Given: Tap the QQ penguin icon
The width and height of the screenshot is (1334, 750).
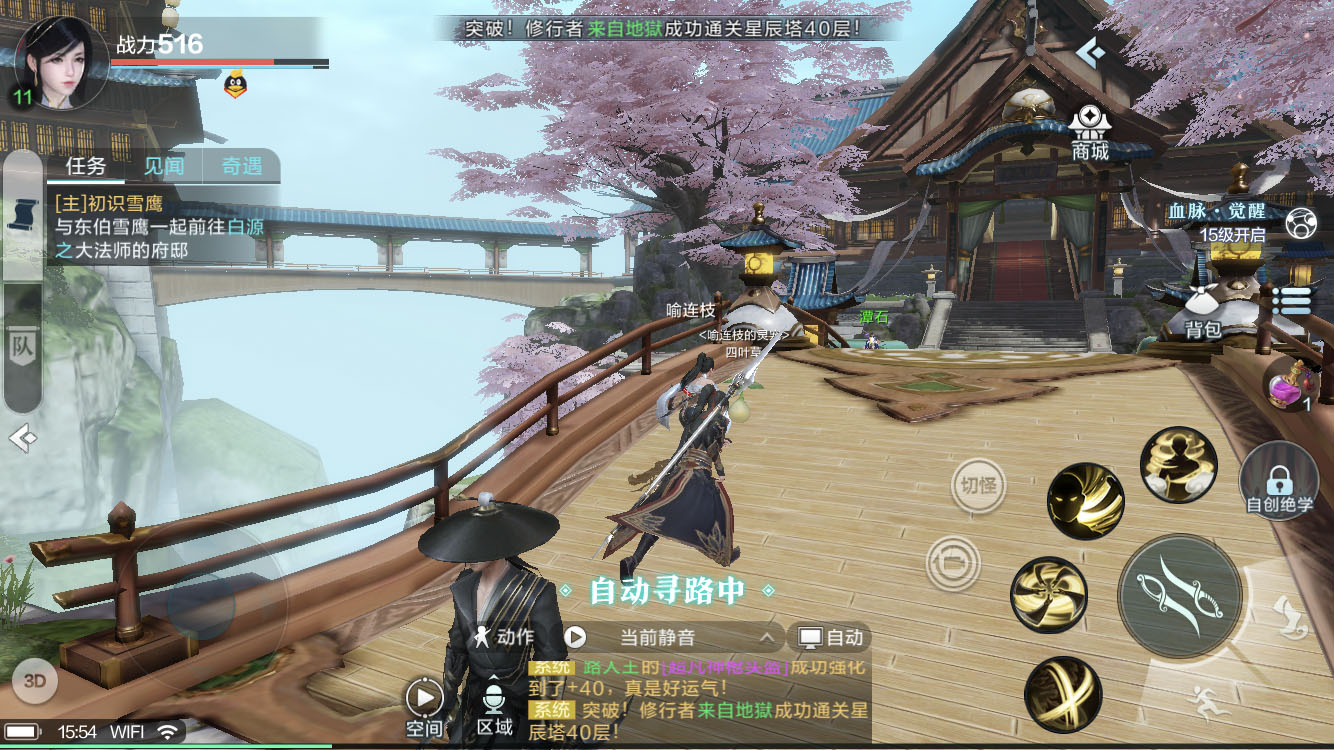Looking at the screenshot, I should [x=235, y=85].
